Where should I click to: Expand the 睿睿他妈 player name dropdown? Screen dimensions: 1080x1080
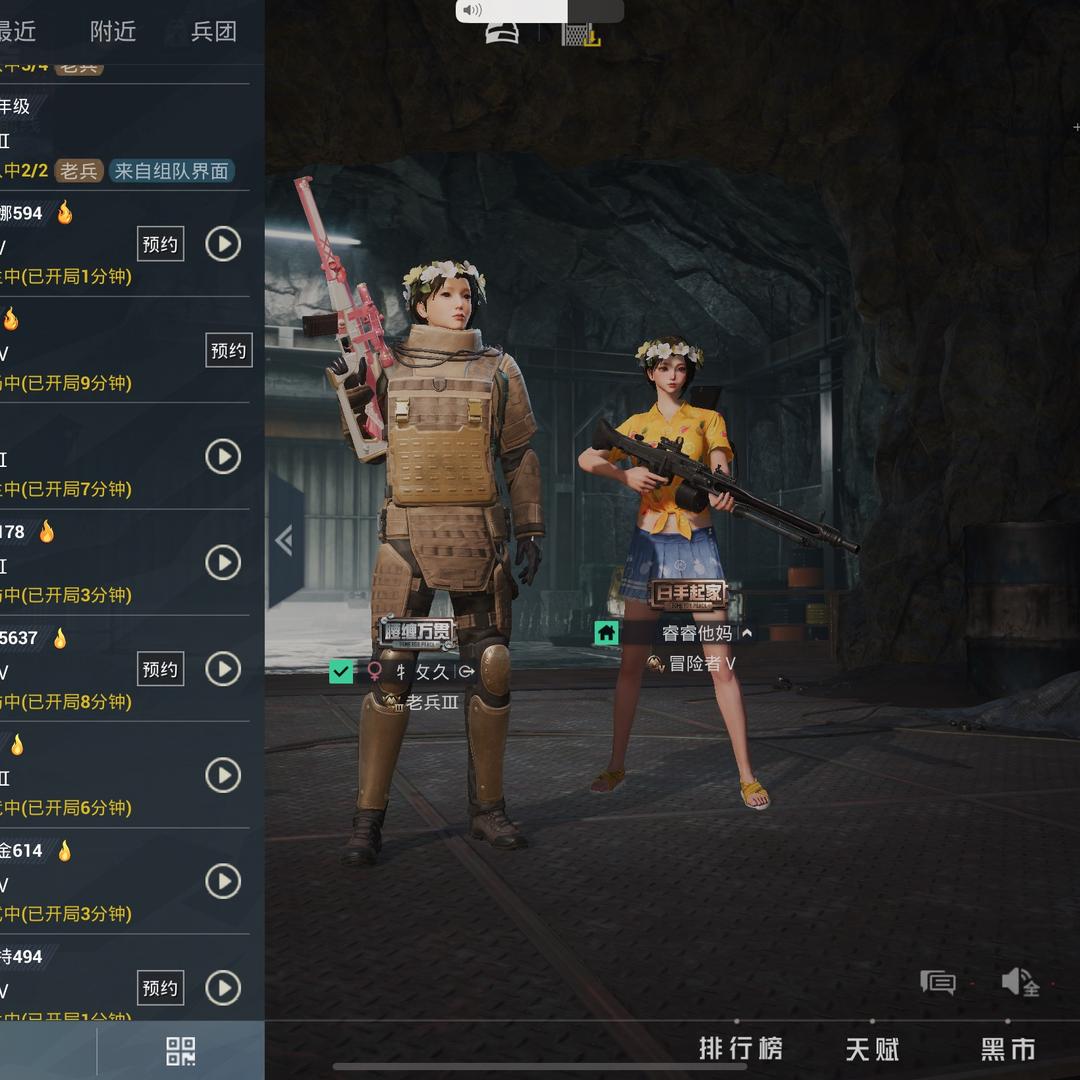point(747,633)
